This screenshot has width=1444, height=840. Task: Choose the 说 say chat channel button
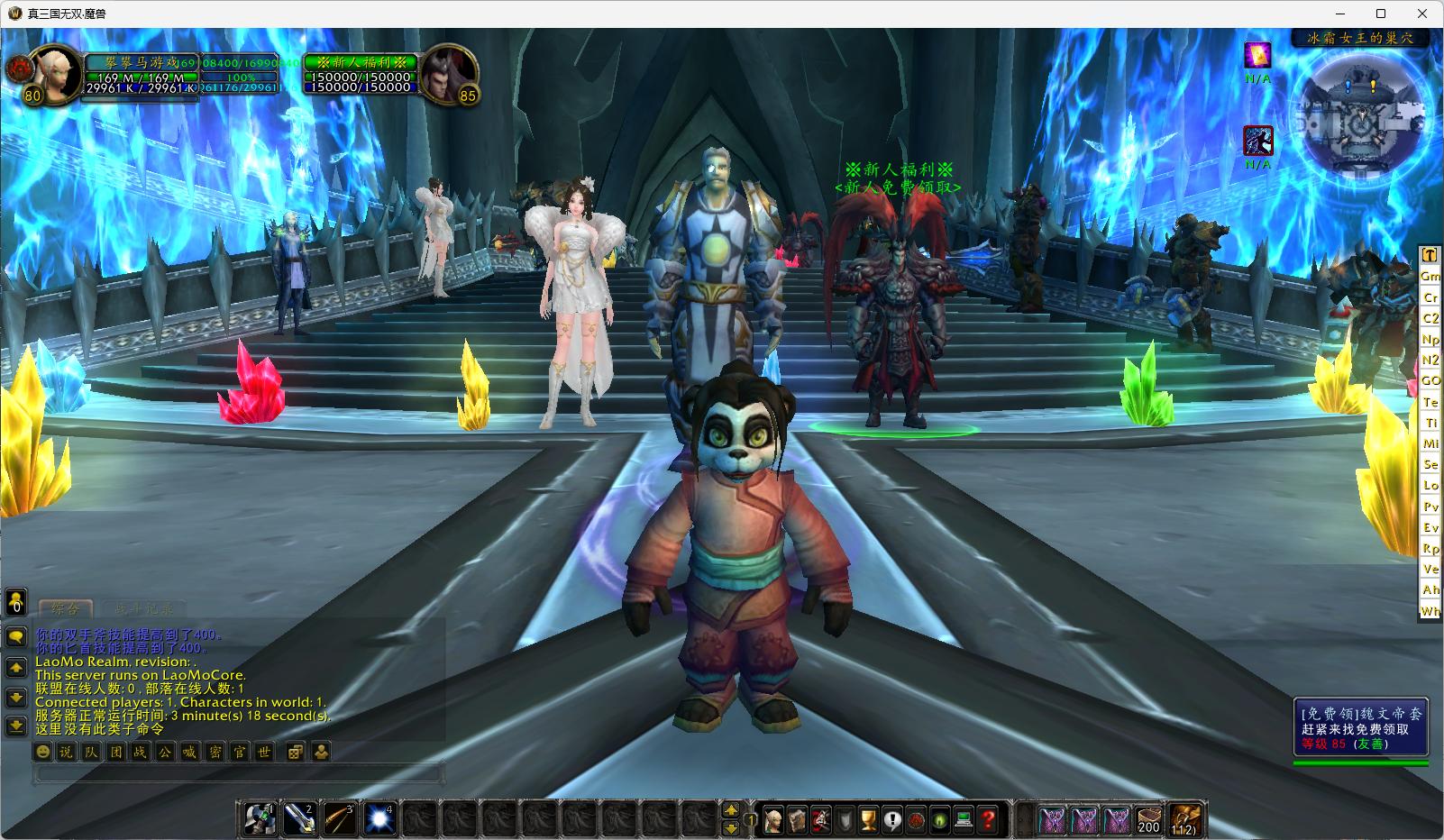pos(67,752)
